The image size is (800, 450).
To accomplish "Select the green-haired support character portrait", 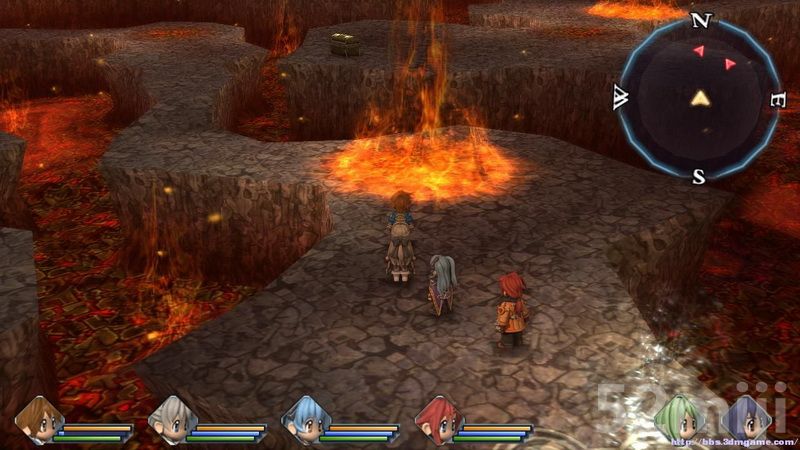I will click(x=675, y=419).
